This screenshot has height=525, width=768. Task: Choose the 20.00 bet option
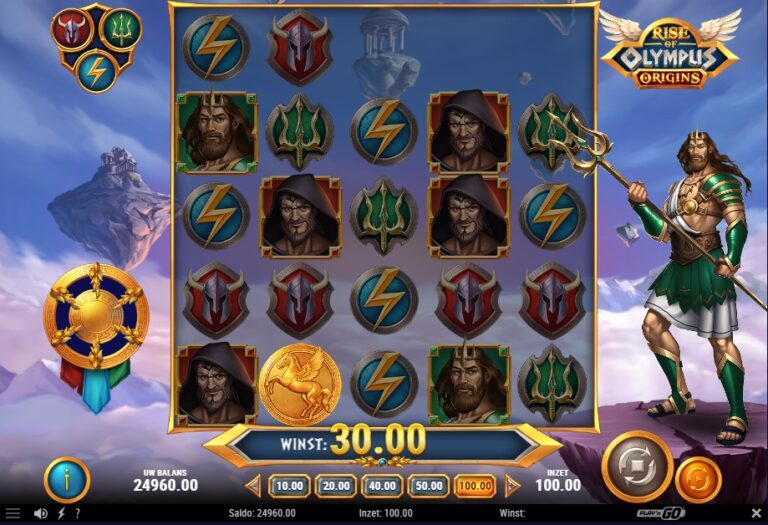[335, 486]
